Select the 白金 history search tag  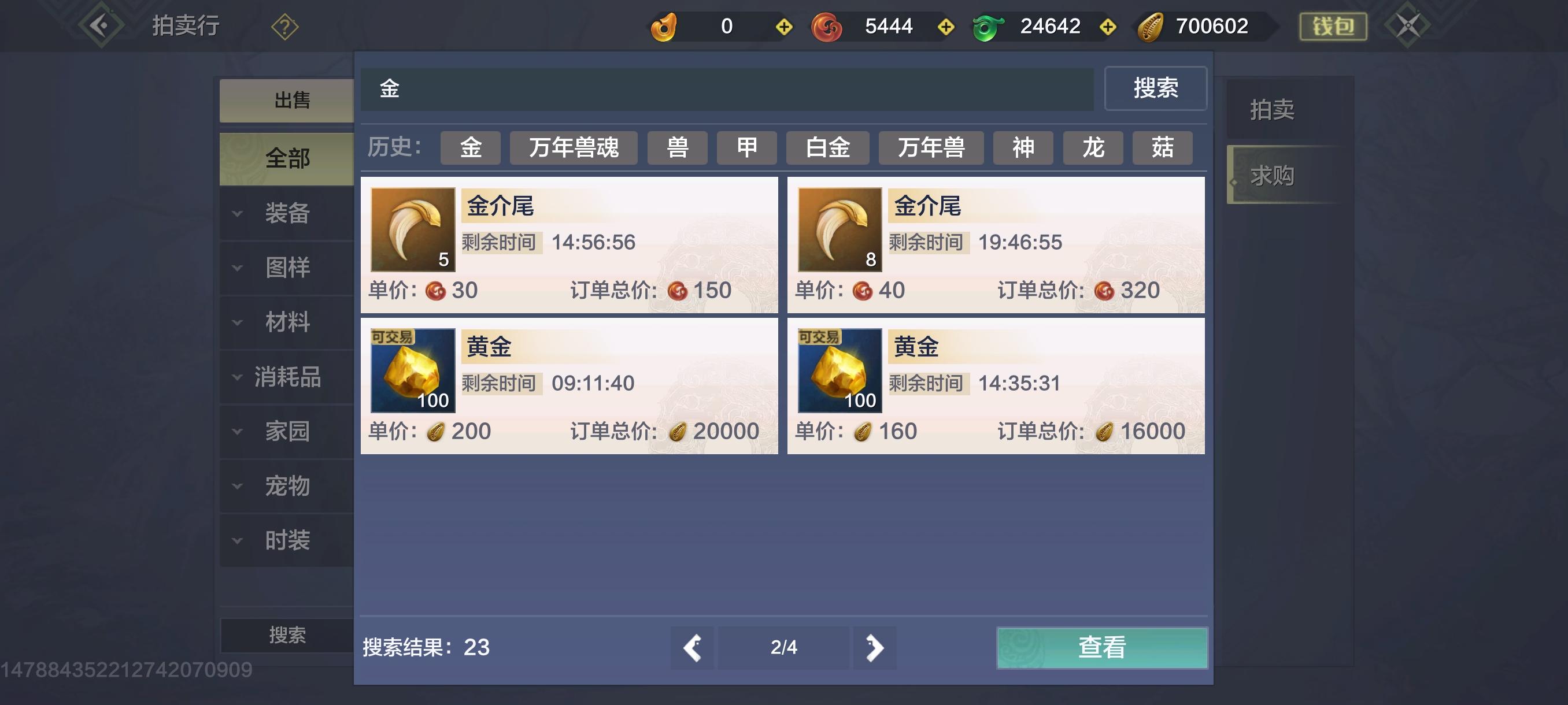pos(828,148)
